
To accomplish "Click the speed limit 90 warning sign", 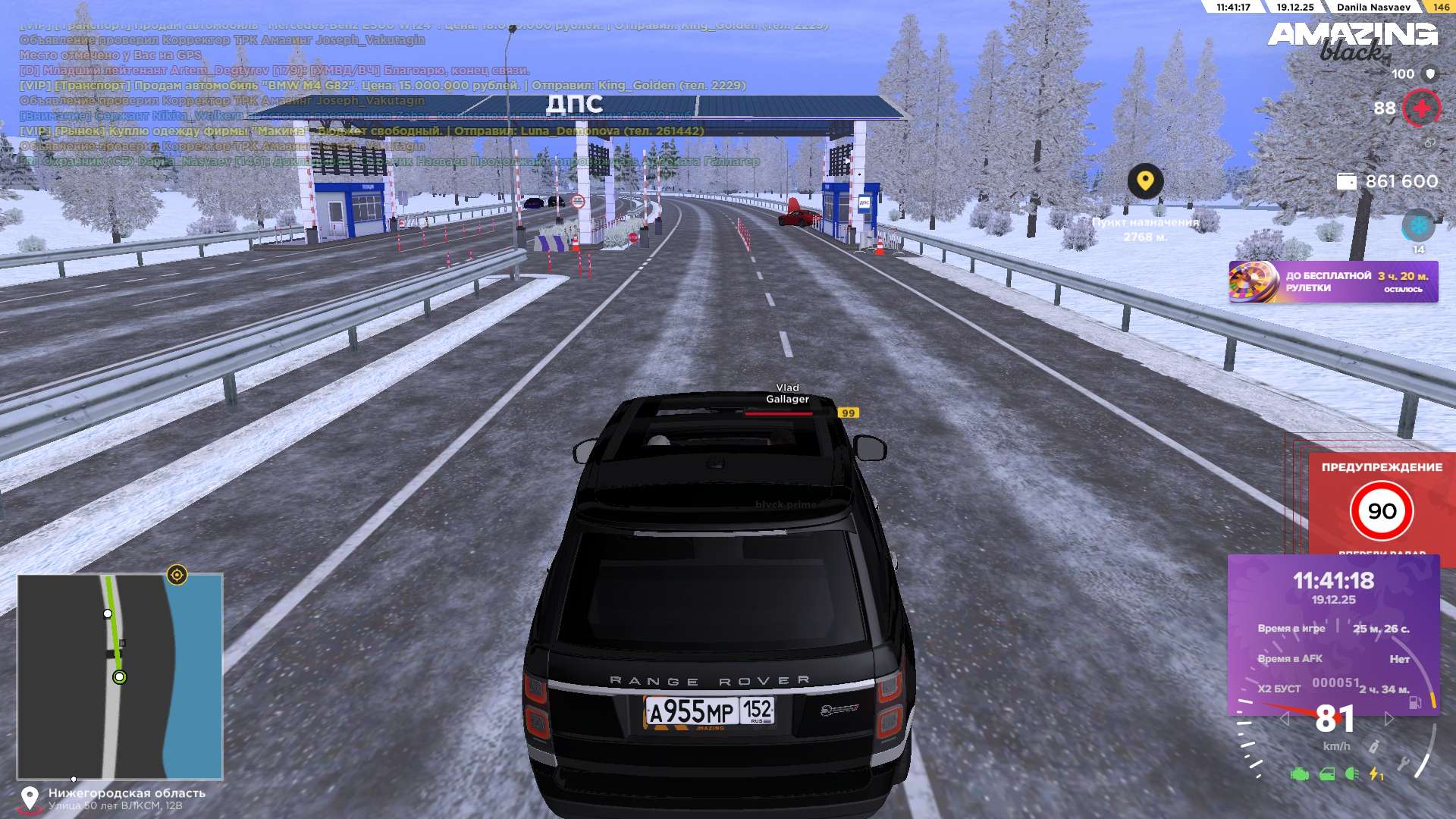I will click(1381, 511).
